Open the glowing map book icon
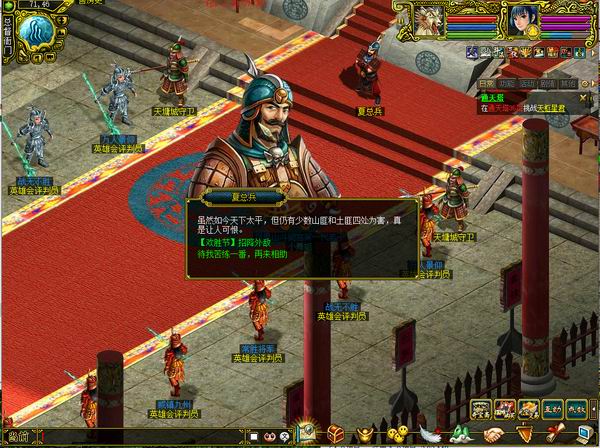 coord(306,433)
